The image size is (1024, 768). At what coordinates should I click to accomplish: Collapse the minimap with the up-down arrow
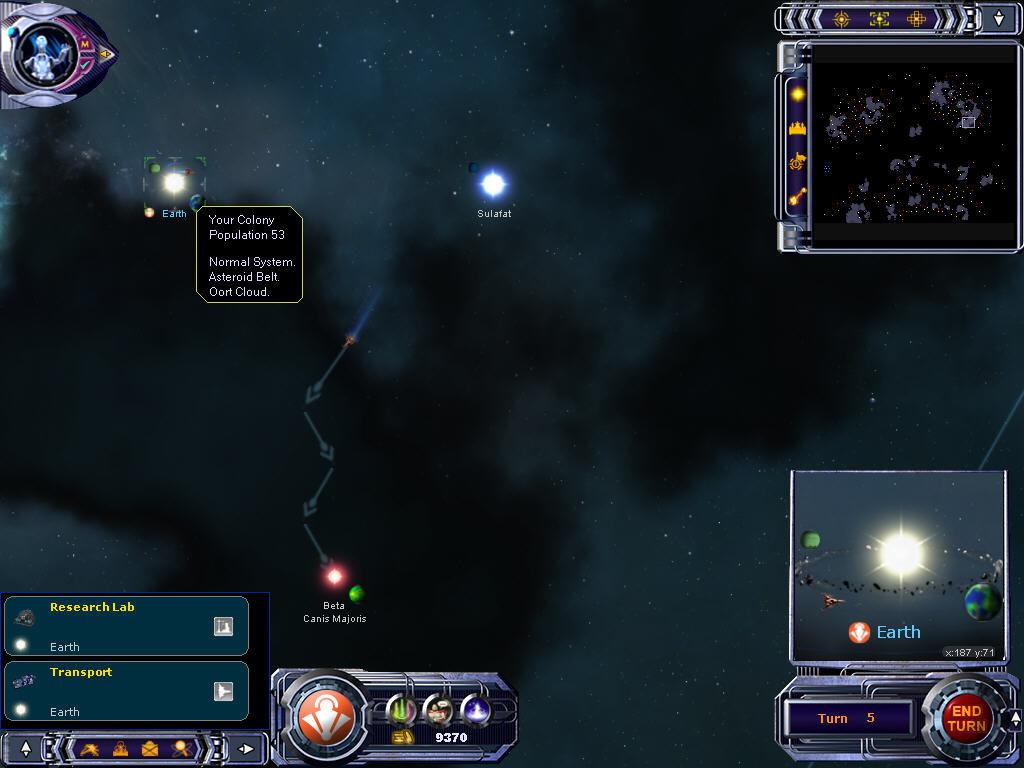coord(999,19)
